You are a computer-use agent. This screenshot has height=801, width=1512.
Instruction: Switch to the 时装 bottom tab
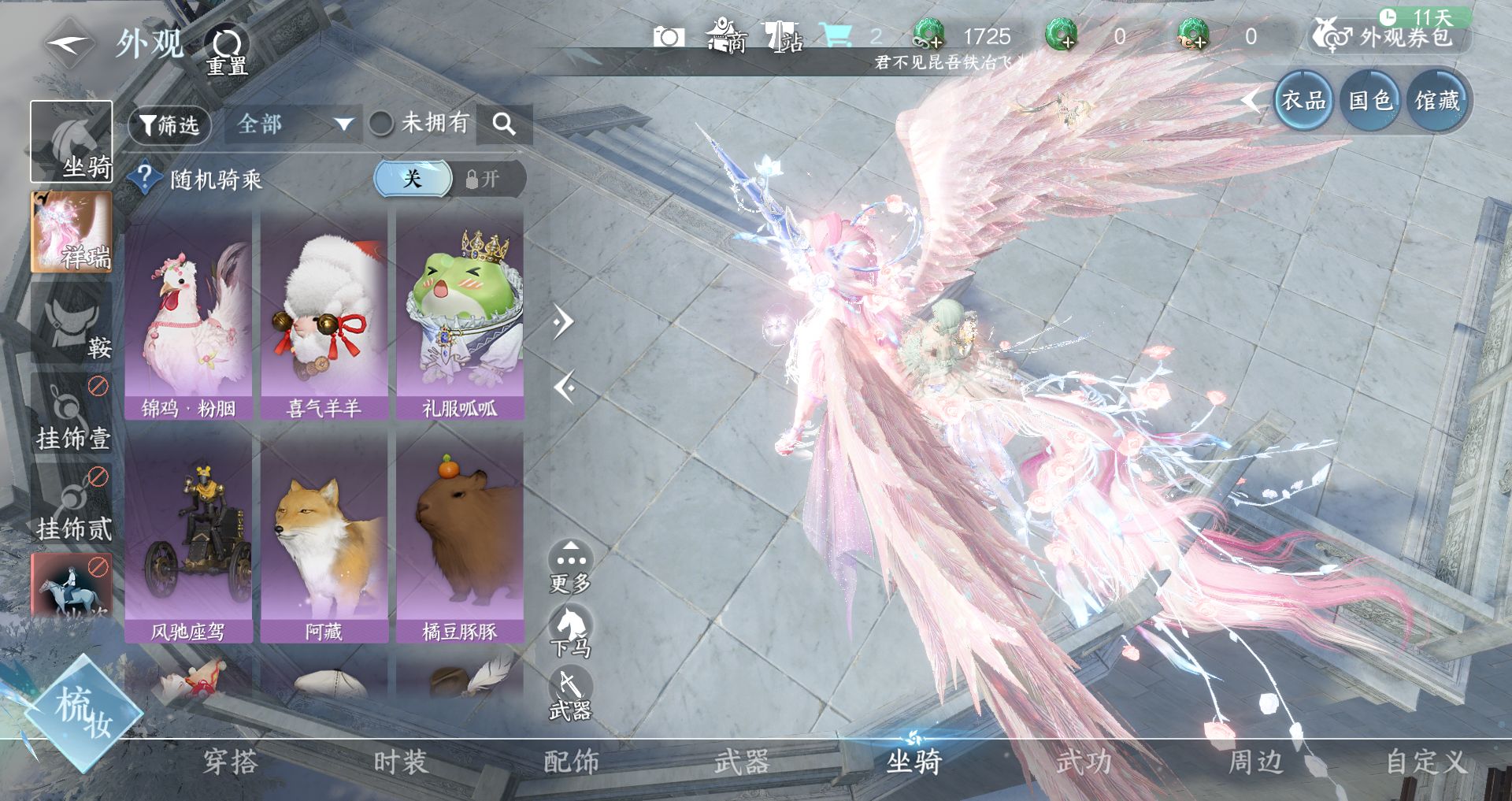(x=400, y=762)
